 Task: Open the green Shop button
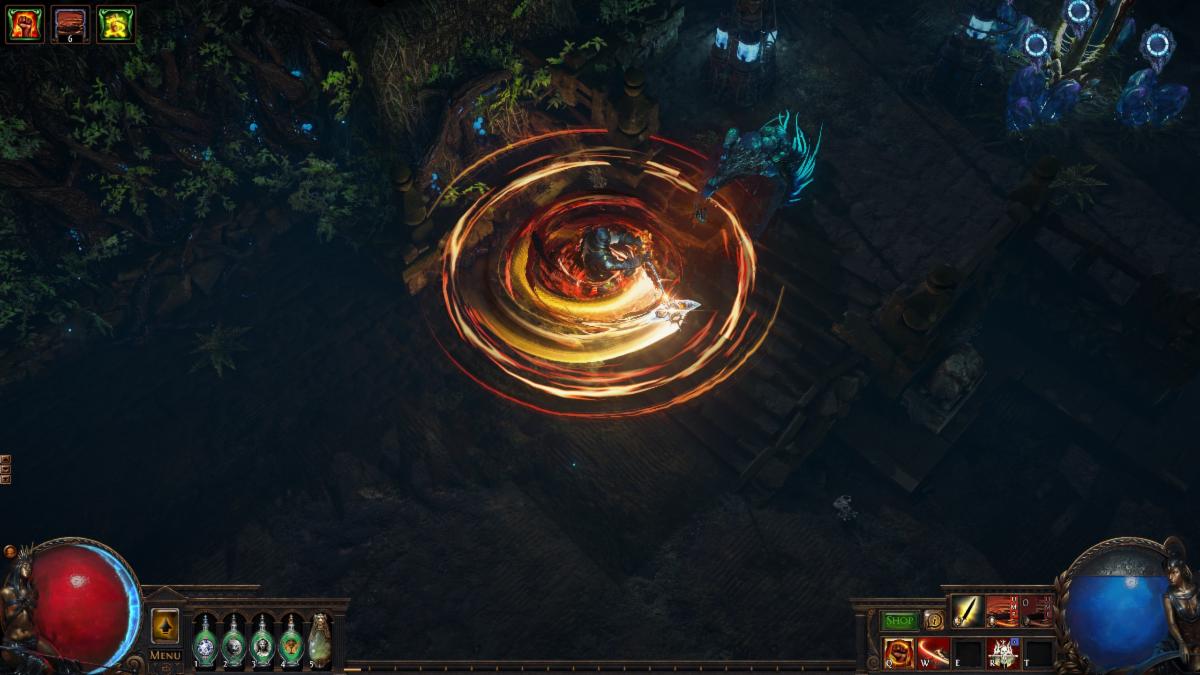tap(899, 620)
